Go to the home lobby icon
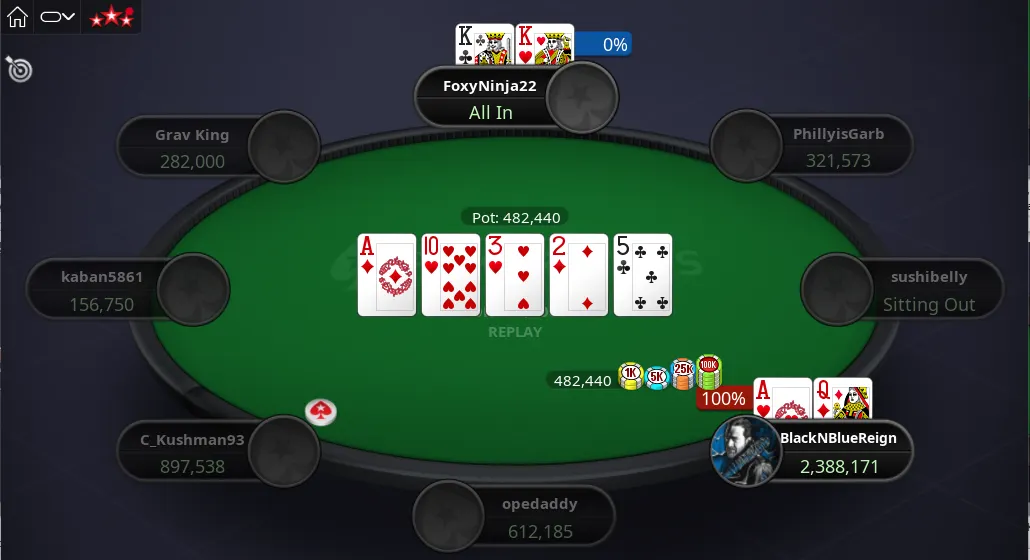The width and height of the screenshot is (1030, 560). [17, 17]
